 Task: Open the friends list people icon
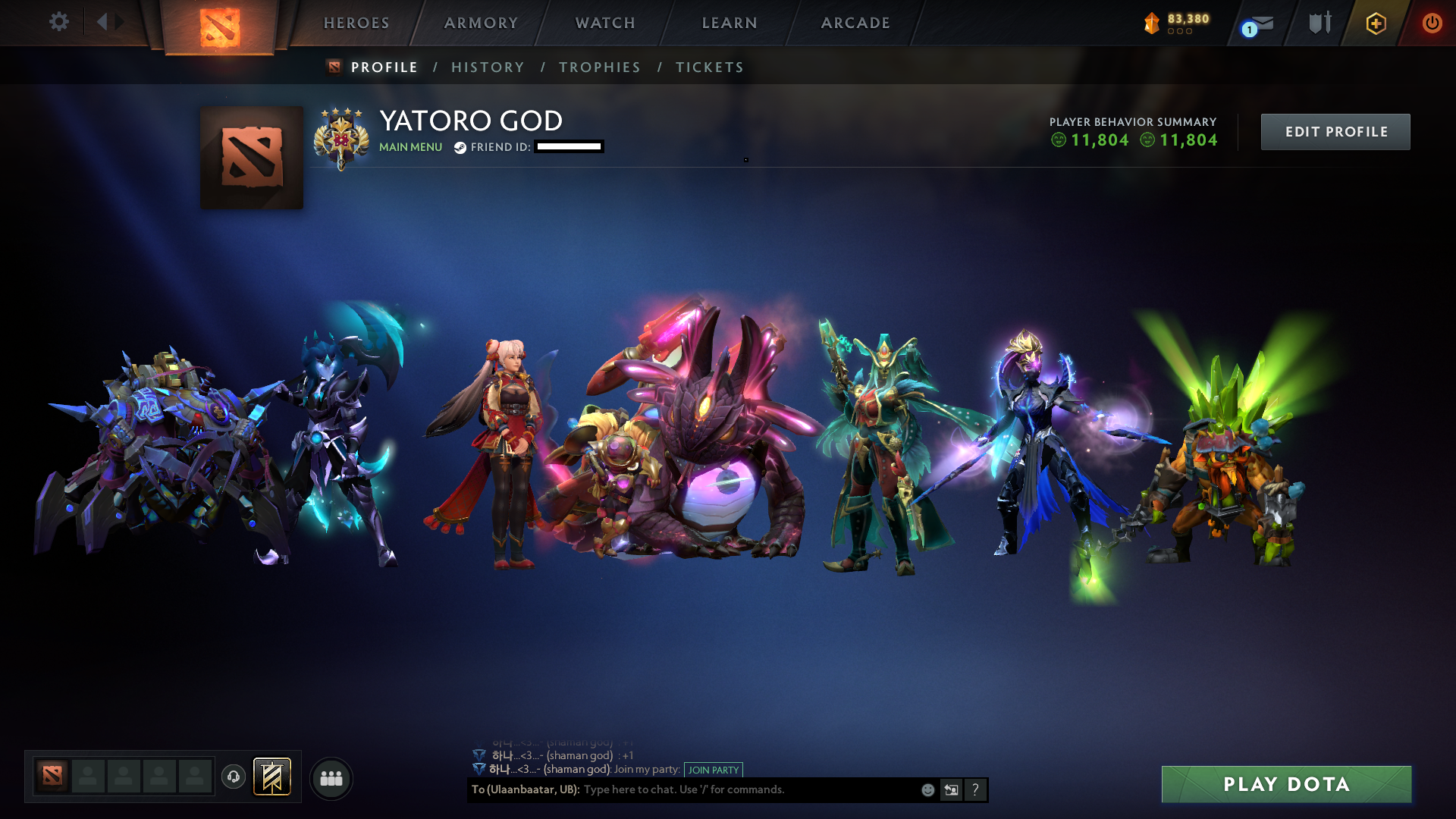point(330,777)
